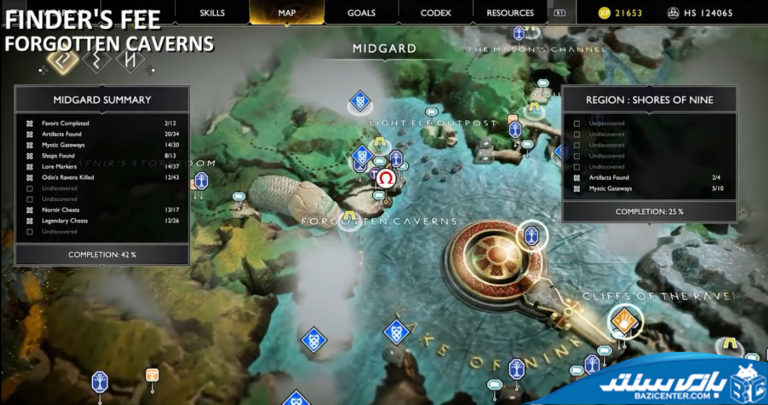Select the Shops Found summary row

coord(100,156)
